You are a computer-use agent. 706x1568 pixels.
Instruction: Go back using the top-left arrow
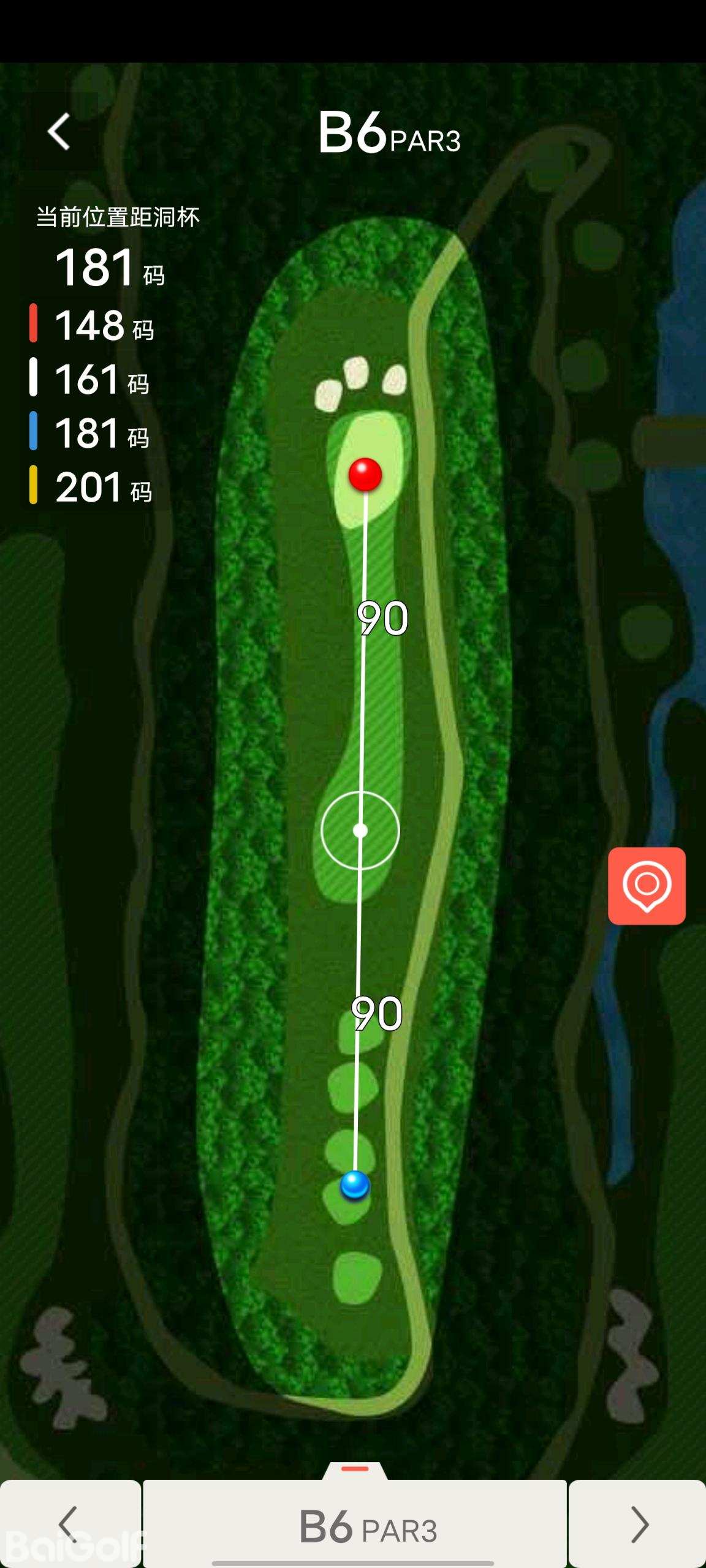[x=59, y=132]
